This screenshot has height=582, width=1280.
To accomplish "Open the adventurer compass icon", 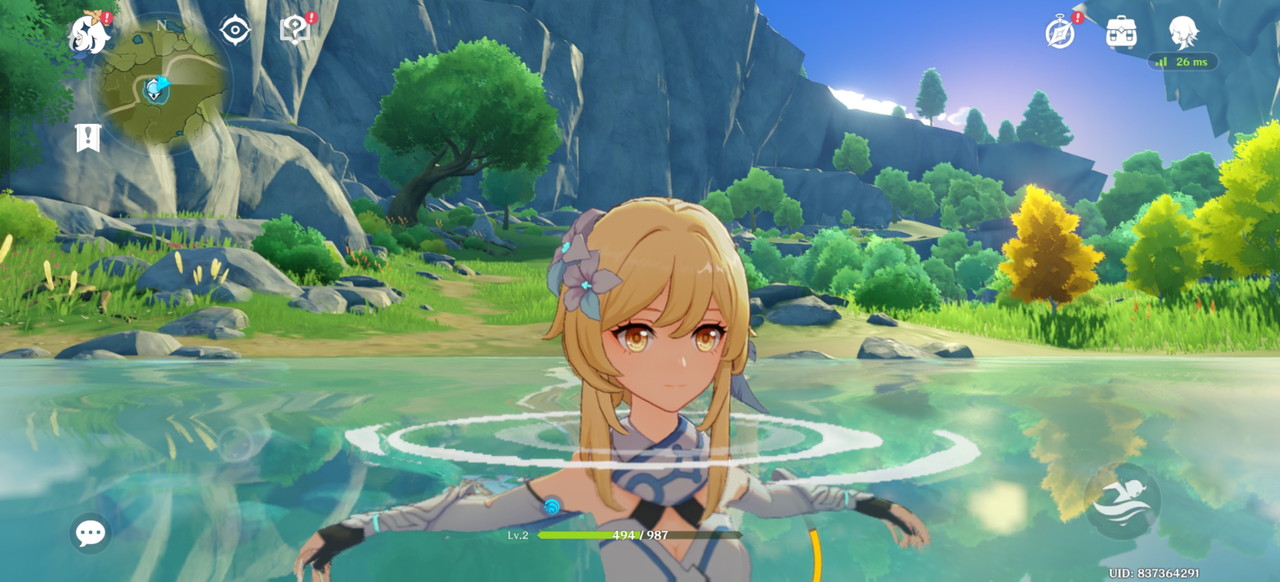I will click(x=1060, y=32).
